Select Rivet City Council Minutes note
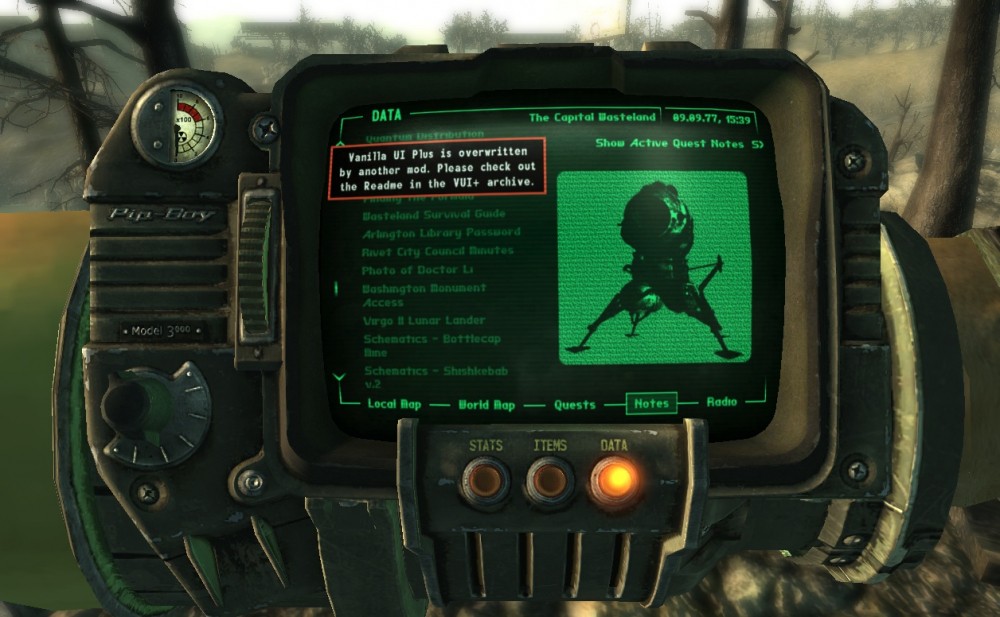This screenshot has height=617, width=1000. click(438, 251)
